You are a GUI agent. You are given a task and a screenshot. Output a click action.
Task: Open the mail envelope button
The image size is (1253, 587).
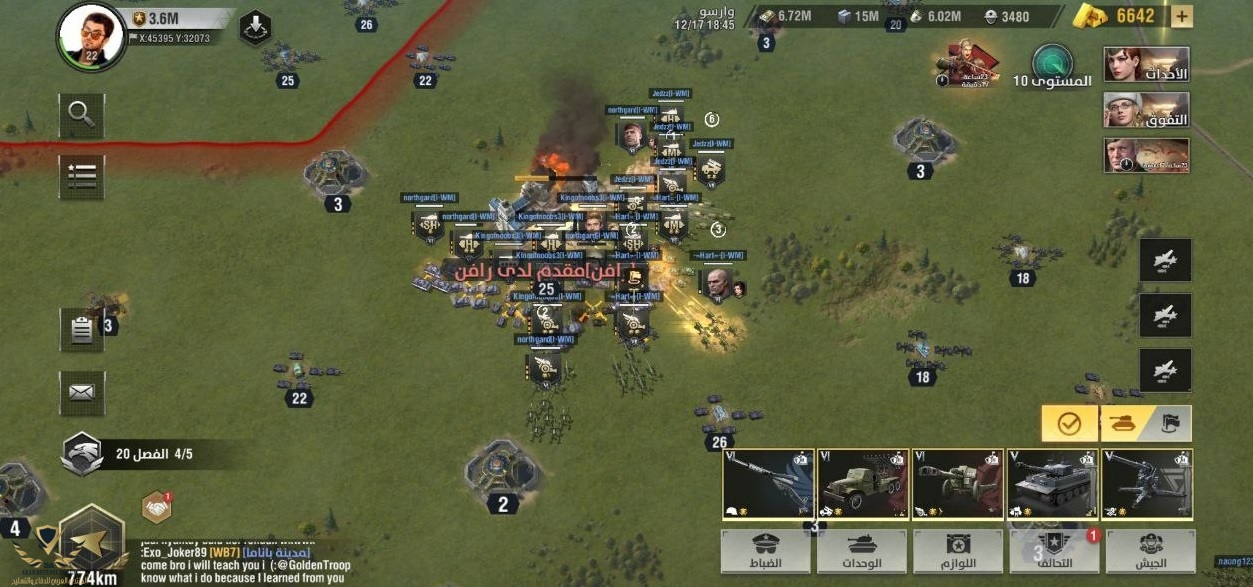pos(81,393)
